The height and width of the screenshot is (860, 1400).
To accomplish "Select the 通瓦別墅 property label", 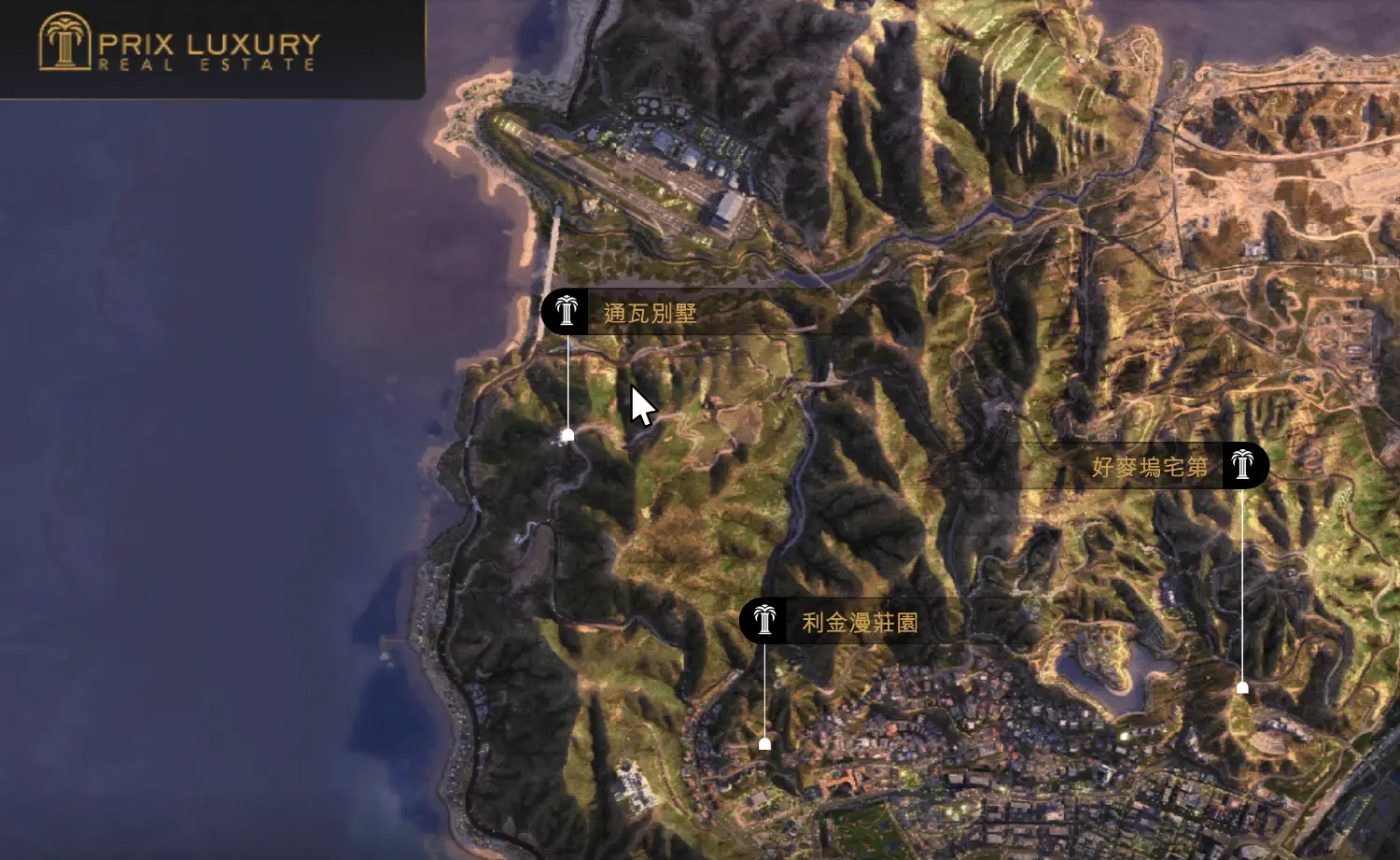I will (650, 313).
